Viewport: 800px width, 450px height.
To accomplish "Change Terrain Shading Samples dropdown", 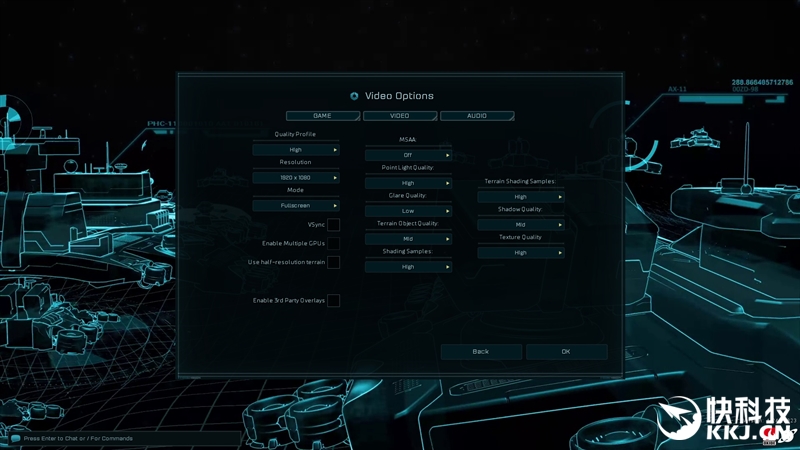I will pyautogui.click(x=521, y=197).
